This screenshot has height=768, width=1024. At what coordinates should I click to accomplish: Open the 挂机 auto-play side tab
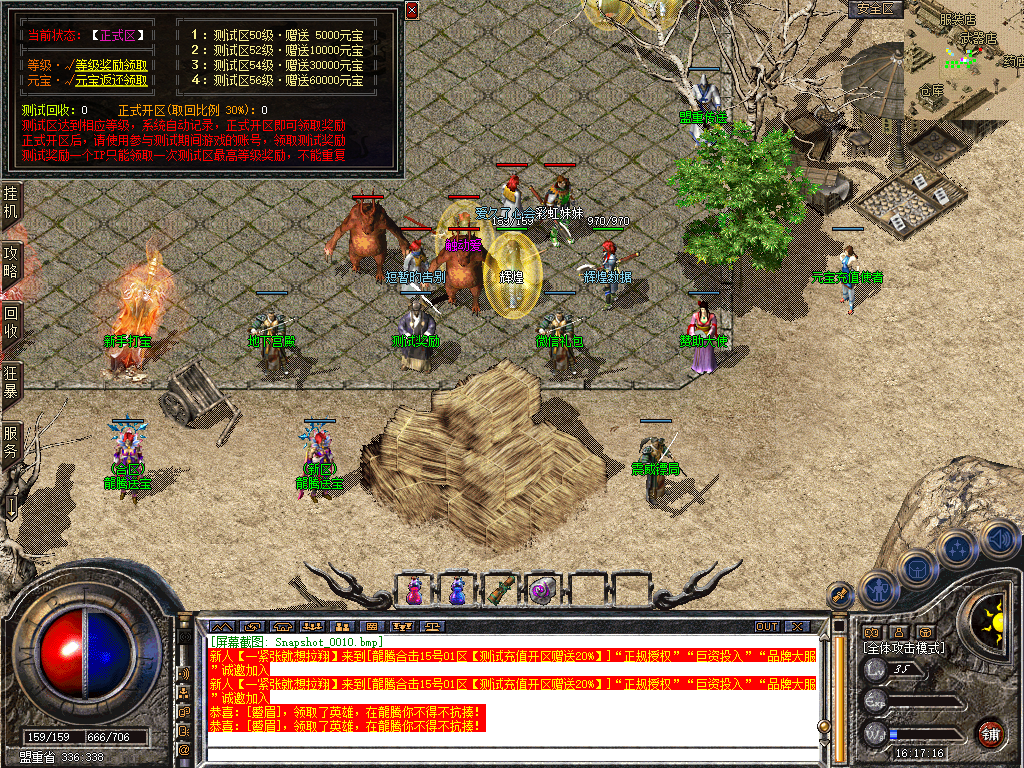click(x=11, y=201)
